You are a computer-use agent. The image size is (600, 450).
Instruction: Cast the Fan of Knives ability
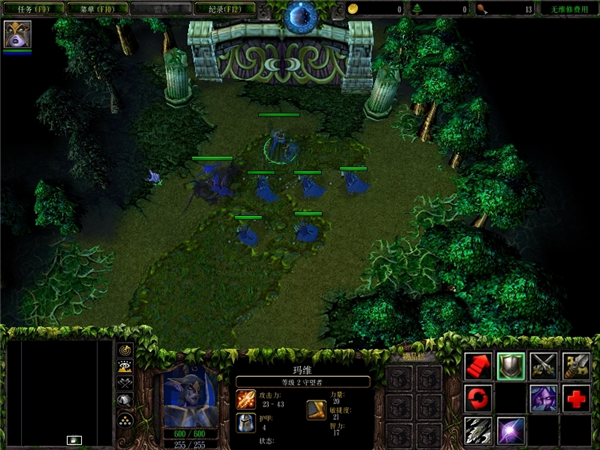click(479, 430)
